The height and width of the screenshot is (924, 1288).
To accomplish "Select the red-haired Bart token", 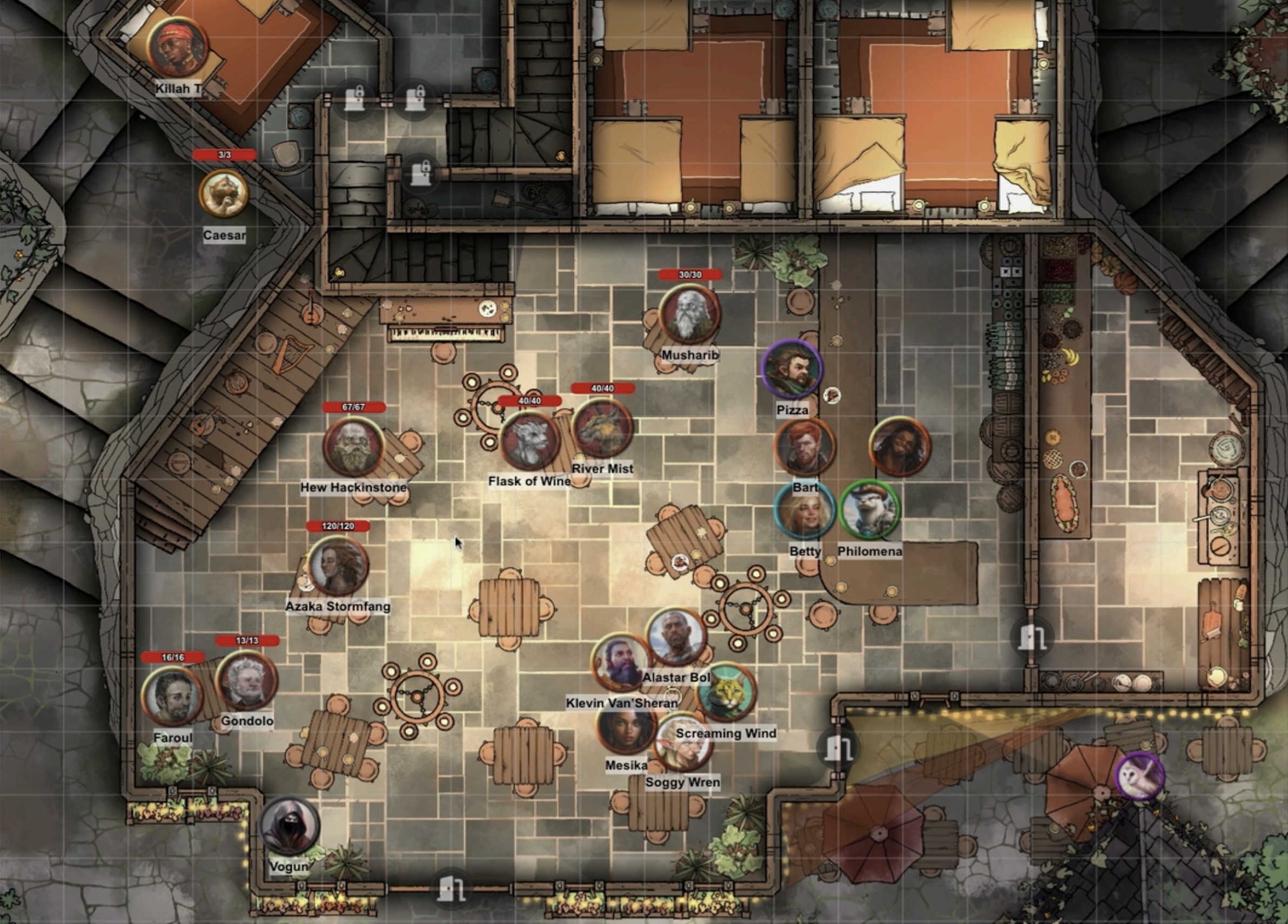I will point(804,448).
